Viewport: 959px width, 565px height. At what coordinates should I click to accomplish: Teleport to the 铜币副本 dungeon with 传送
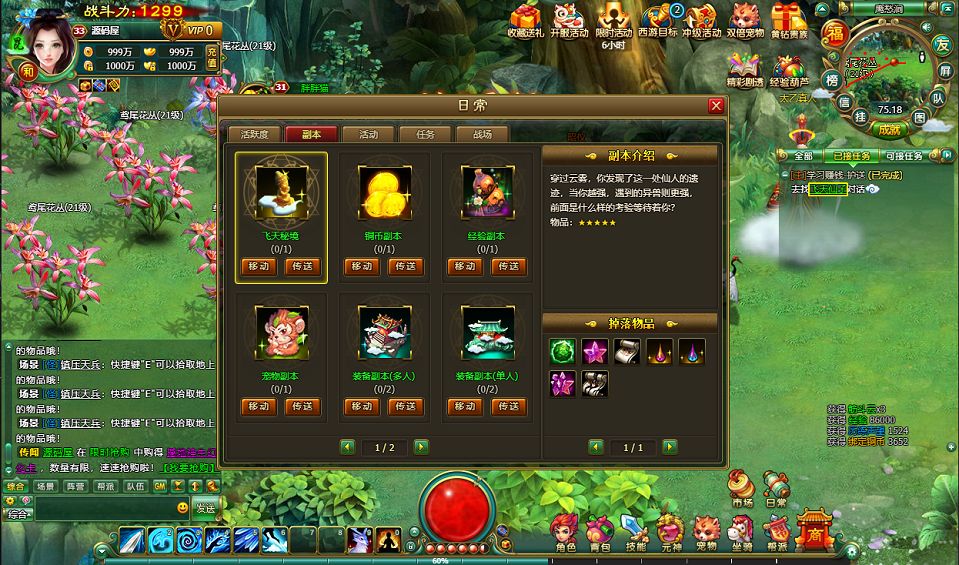tap(405, 267)
